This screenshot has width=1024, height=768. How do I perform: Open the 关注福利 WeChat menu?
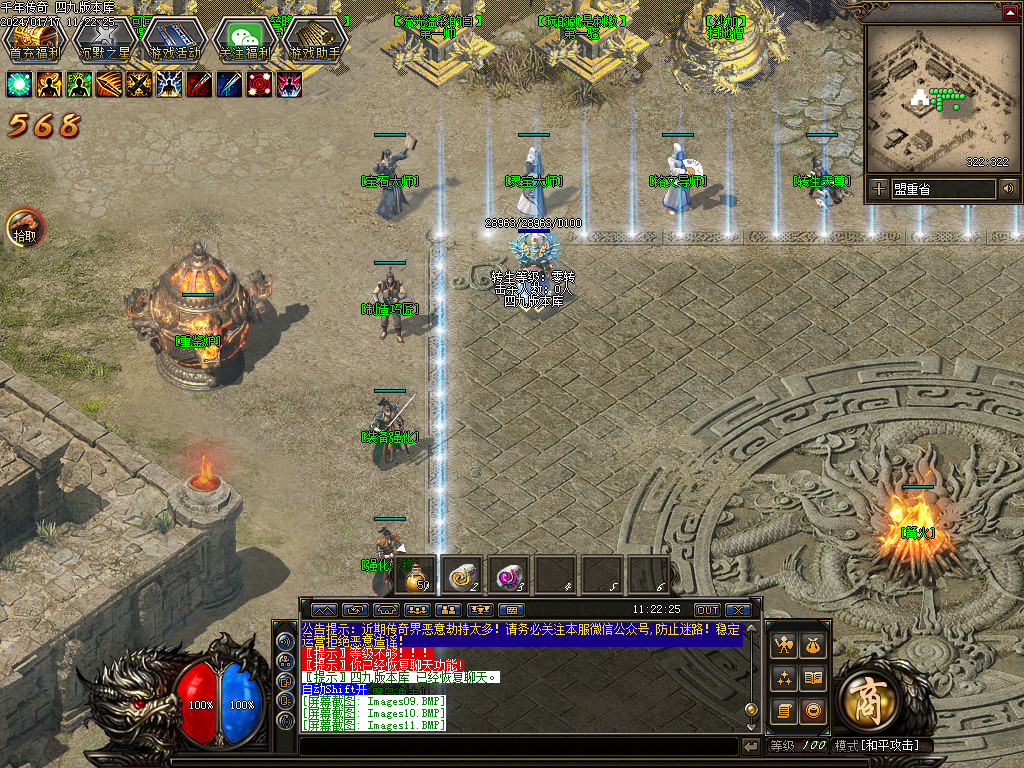tap(245, 39)
